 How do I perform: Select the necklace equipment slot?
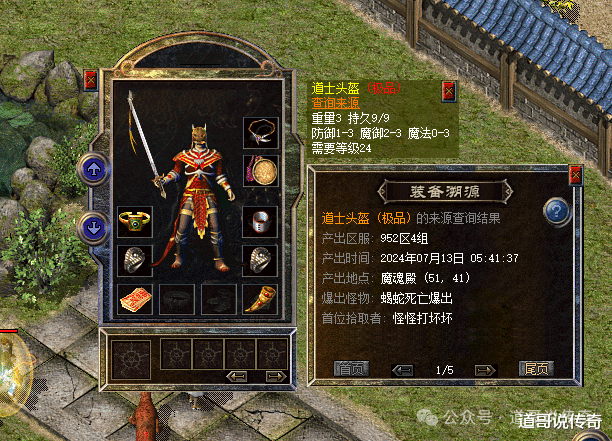click(261, 131)
